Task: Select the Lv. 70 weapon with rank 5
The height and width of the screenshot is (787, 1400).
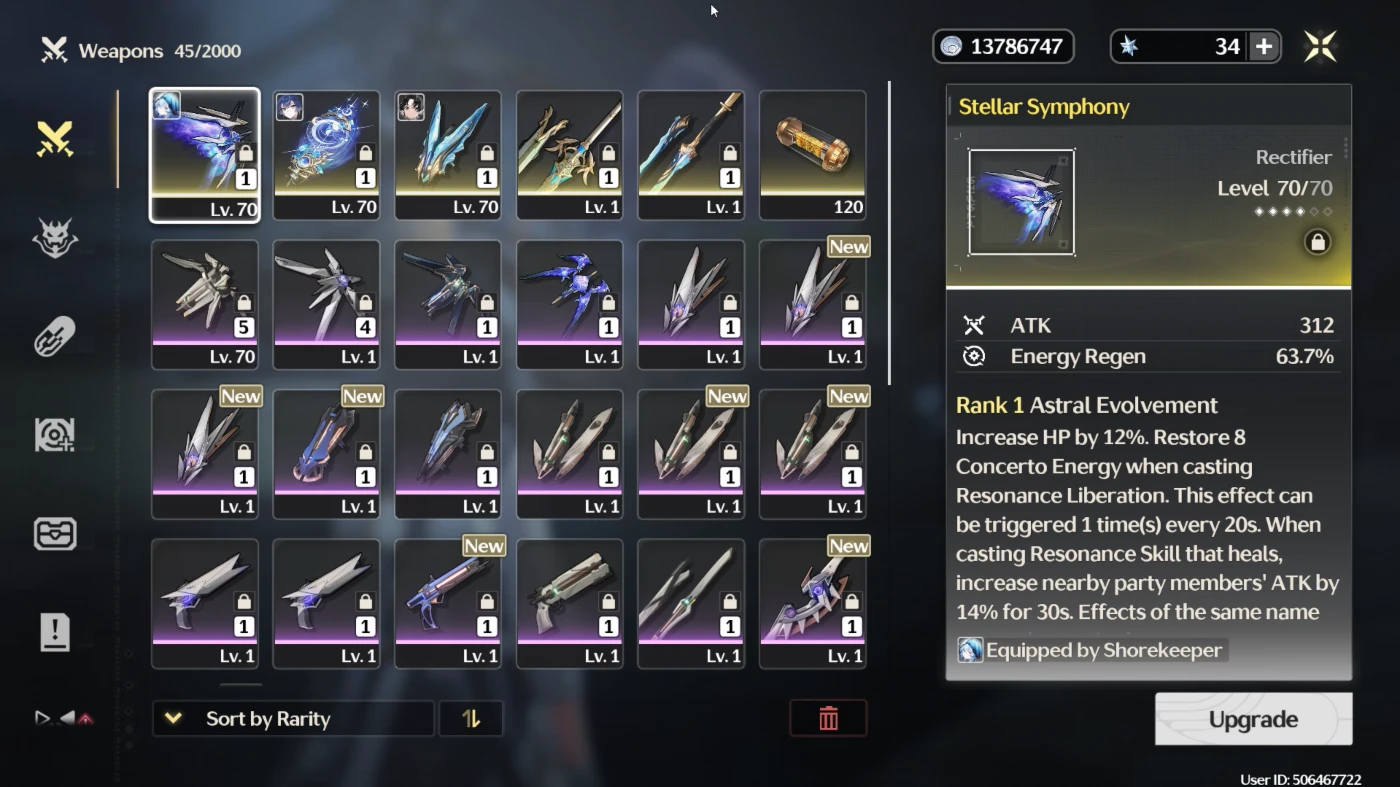Action: pyautogui.click(x=205, y=305)
